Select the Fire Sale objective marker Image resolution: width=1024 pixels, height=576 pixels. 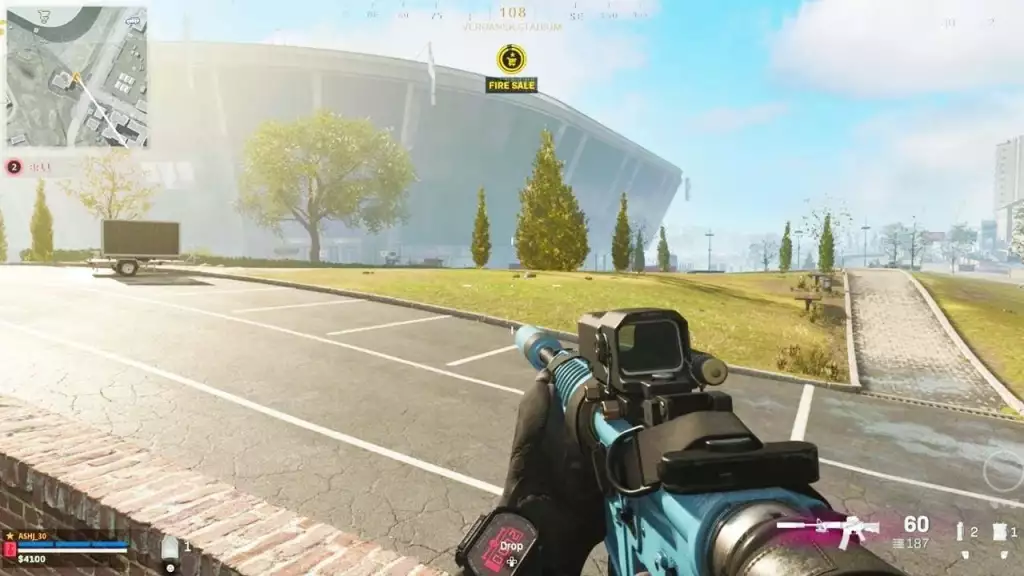coord(511,59)
